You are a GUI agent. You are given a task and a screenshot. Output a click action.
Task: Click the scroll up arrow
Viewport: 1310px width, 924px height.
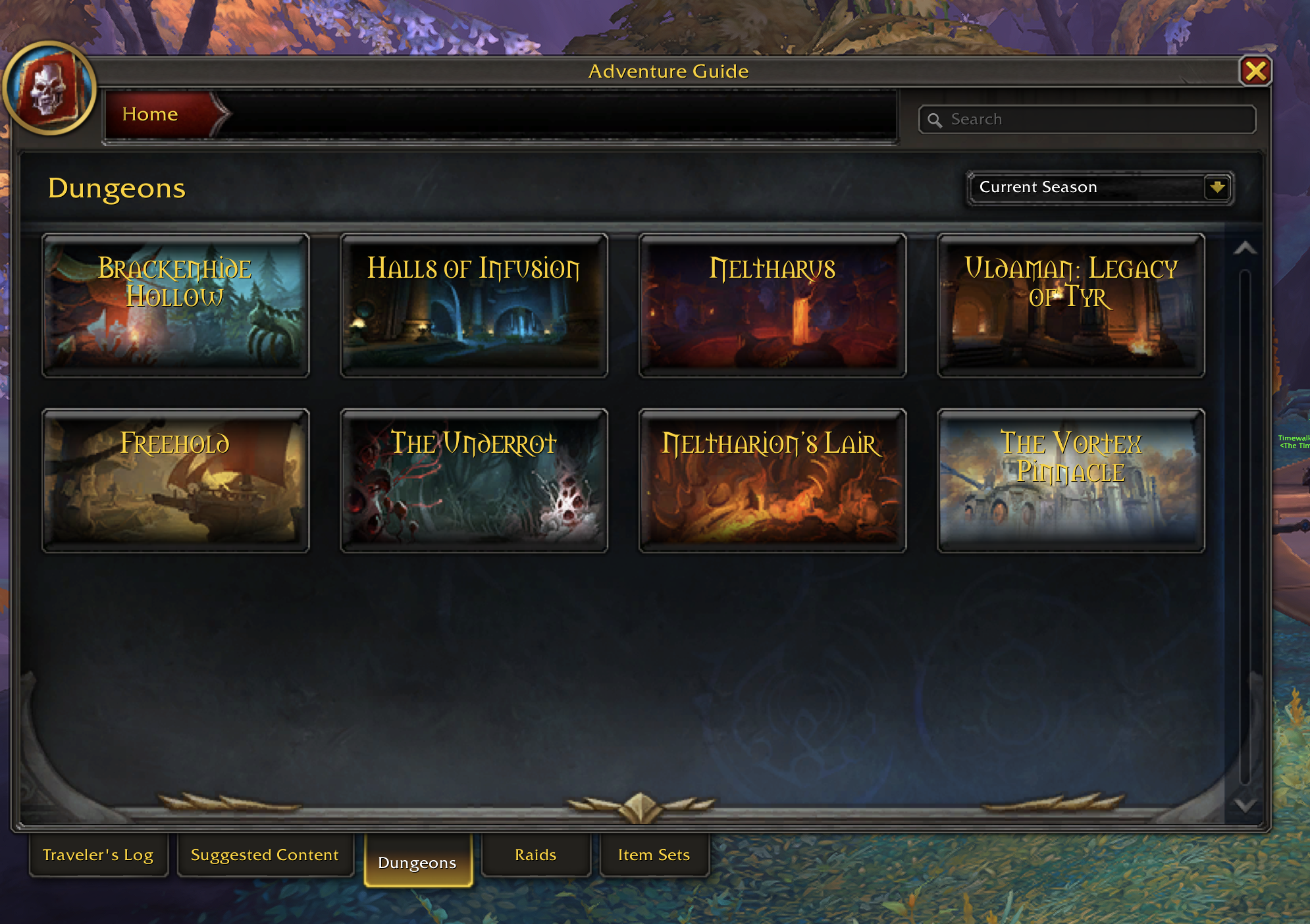[1245, 248]
